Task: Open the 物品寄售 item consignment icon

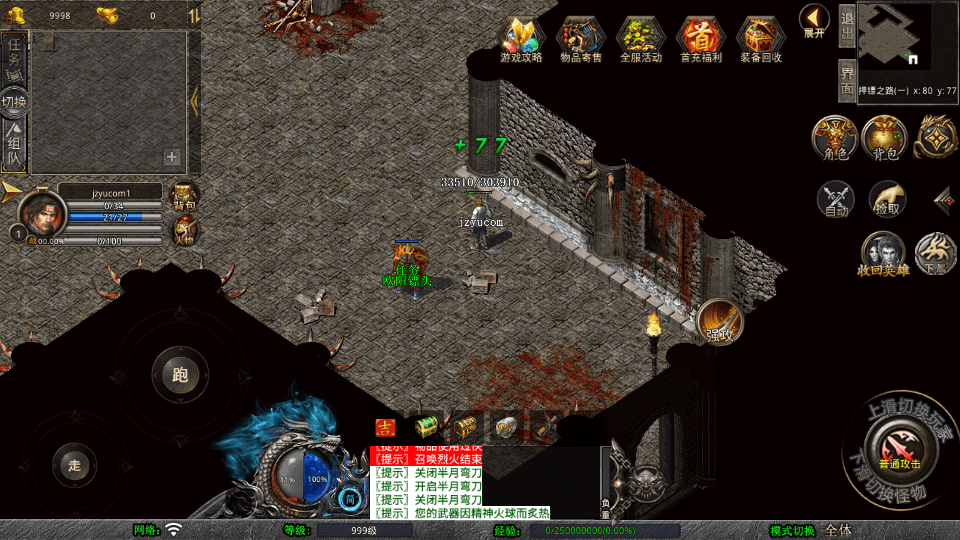Action: pyautogui.click(x=580, y=38)
